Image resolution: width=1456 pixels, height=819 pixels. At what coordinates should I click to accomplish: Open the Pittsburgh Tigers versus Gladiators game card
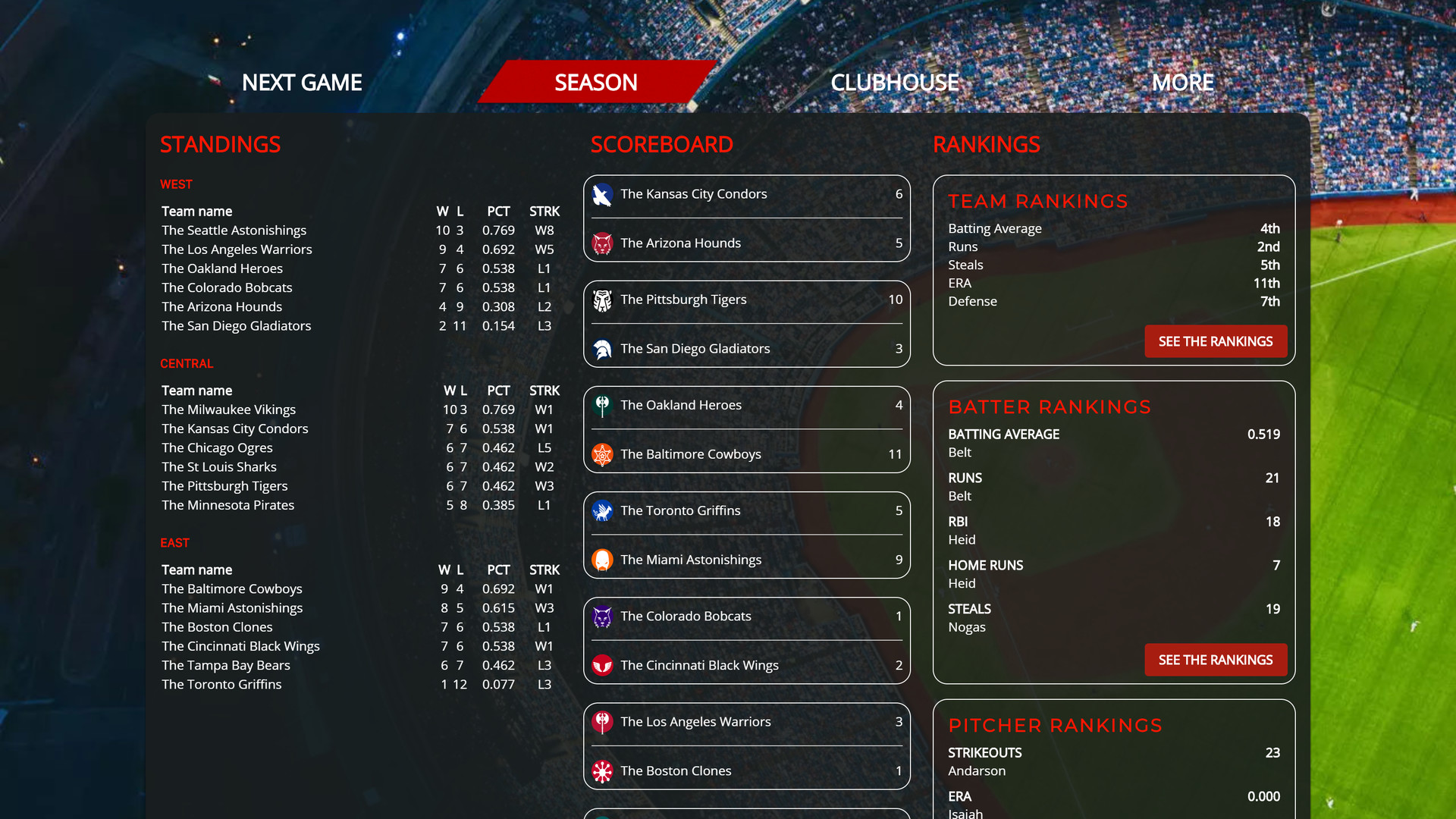746,324
